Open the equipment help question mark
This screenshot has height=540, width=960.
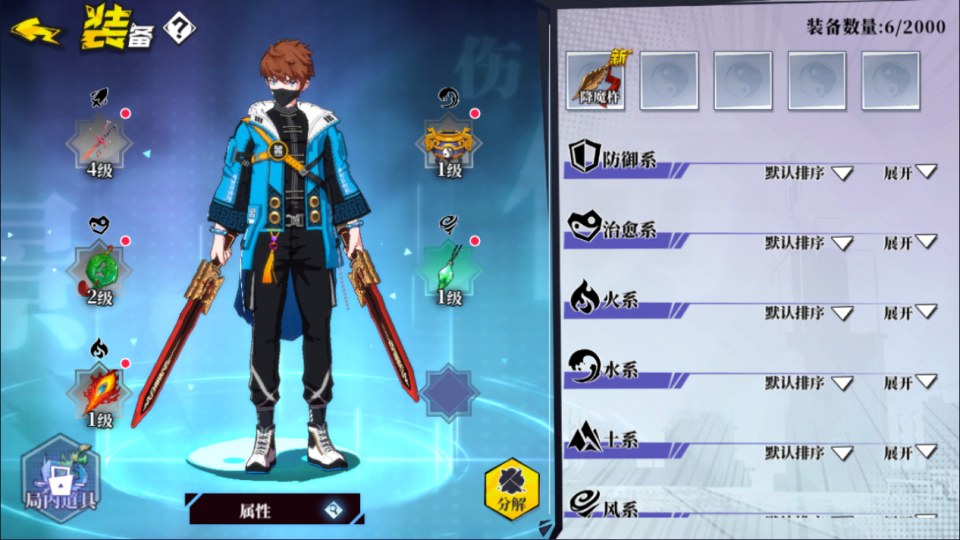[179, 27]
